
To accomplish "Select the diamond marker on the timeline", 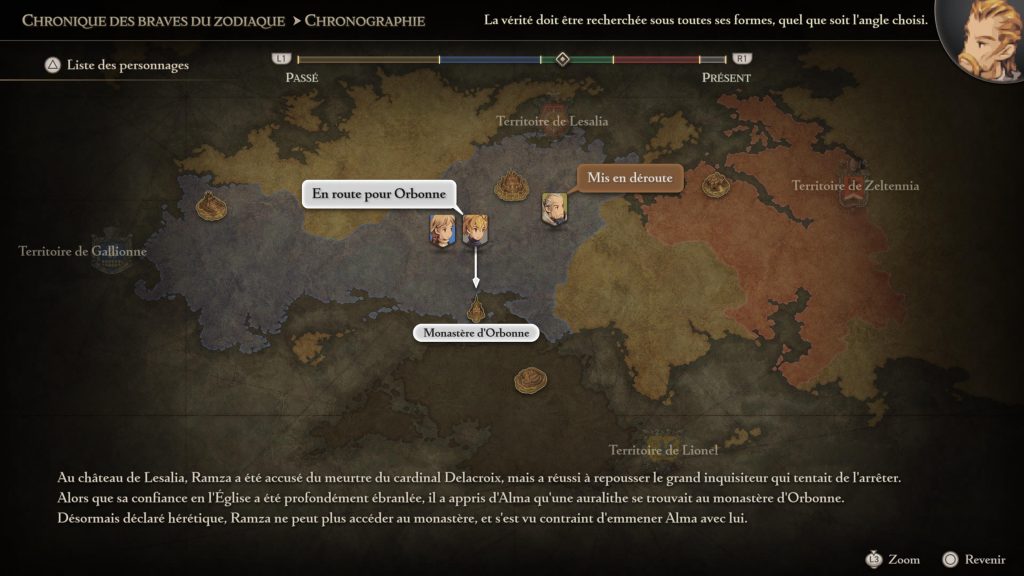I will tap(562, 59).
